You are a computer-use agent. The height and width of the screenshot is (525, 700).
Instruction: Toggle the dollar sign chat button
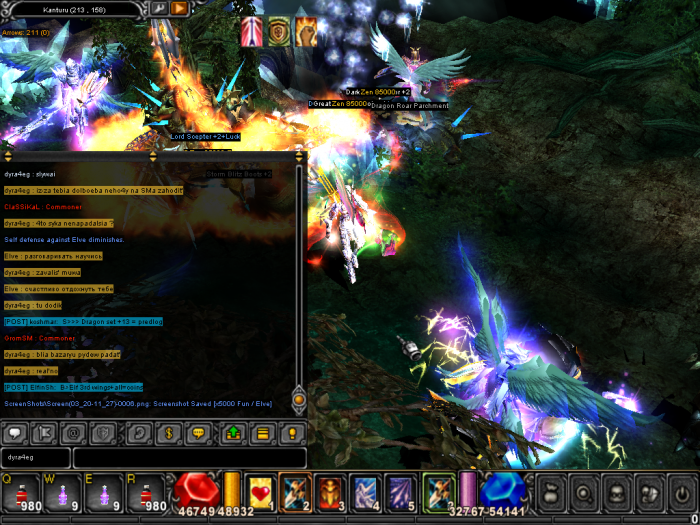[x=170, y=434]
